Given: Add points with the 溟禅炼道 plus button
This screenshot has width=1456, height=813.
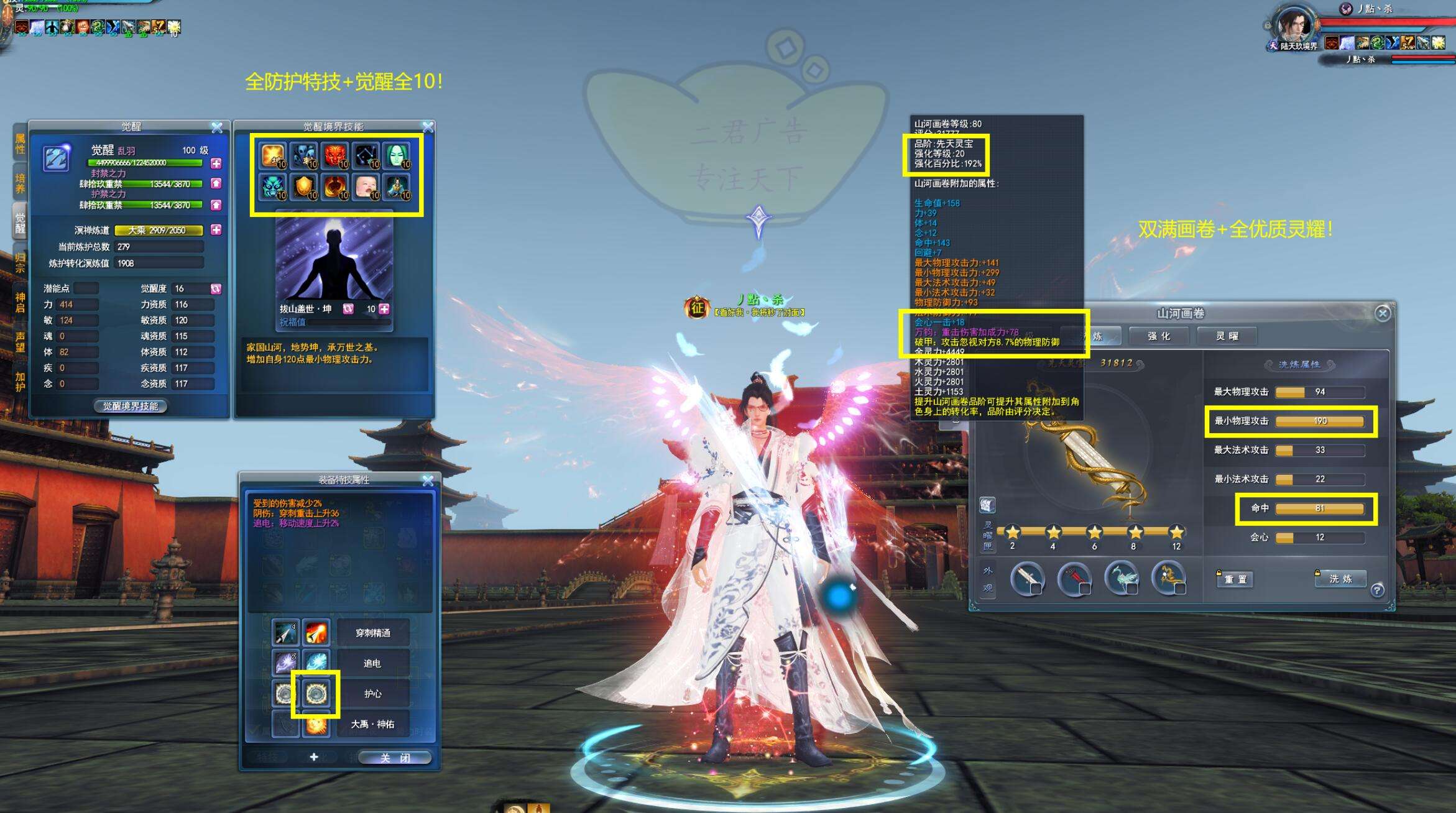Looking at the screenshot, I should pyautogui.click(x=216, y=230).
